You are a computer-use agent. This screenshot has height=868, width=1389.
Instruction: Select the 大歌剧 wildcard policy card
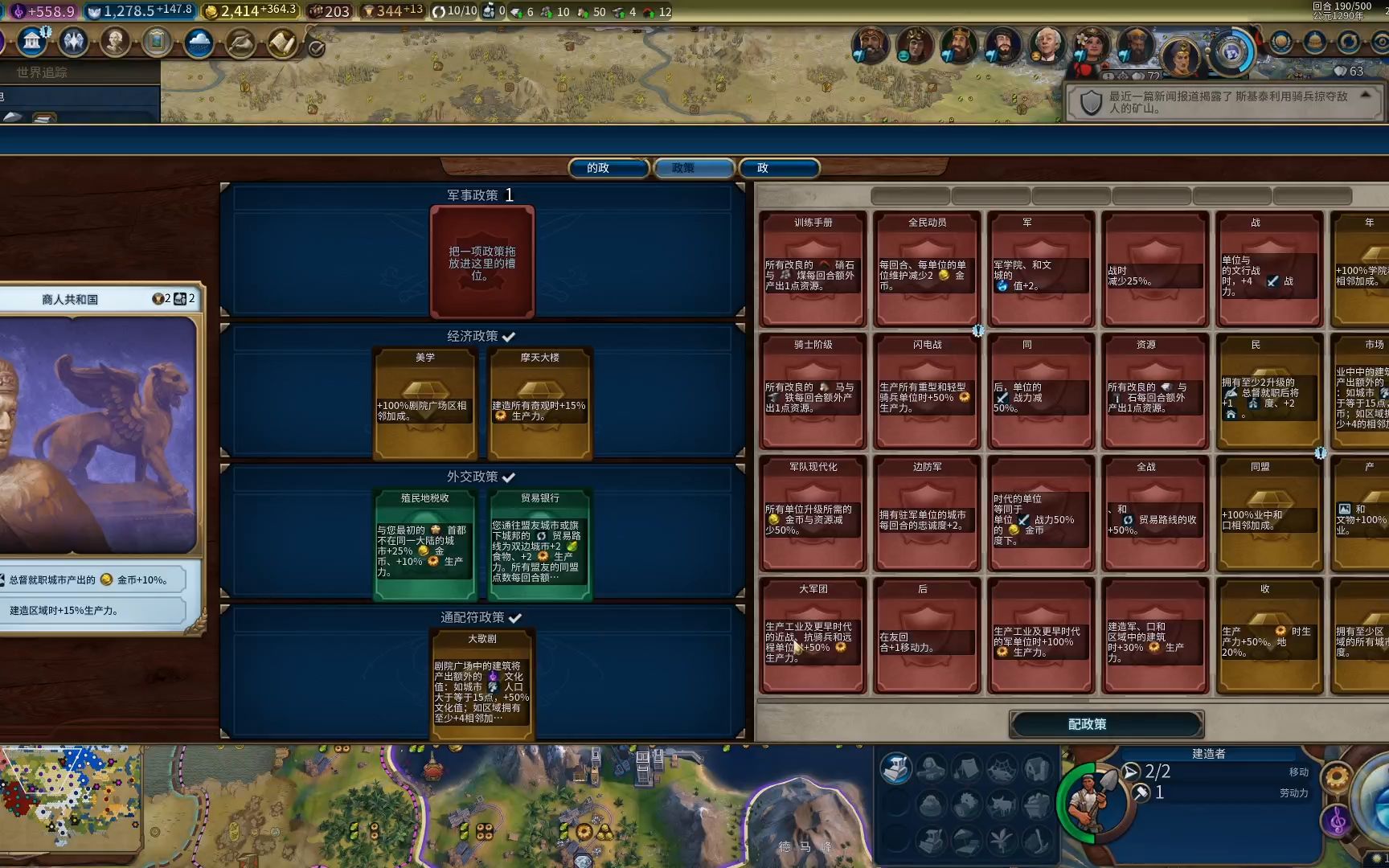point(482,683)
